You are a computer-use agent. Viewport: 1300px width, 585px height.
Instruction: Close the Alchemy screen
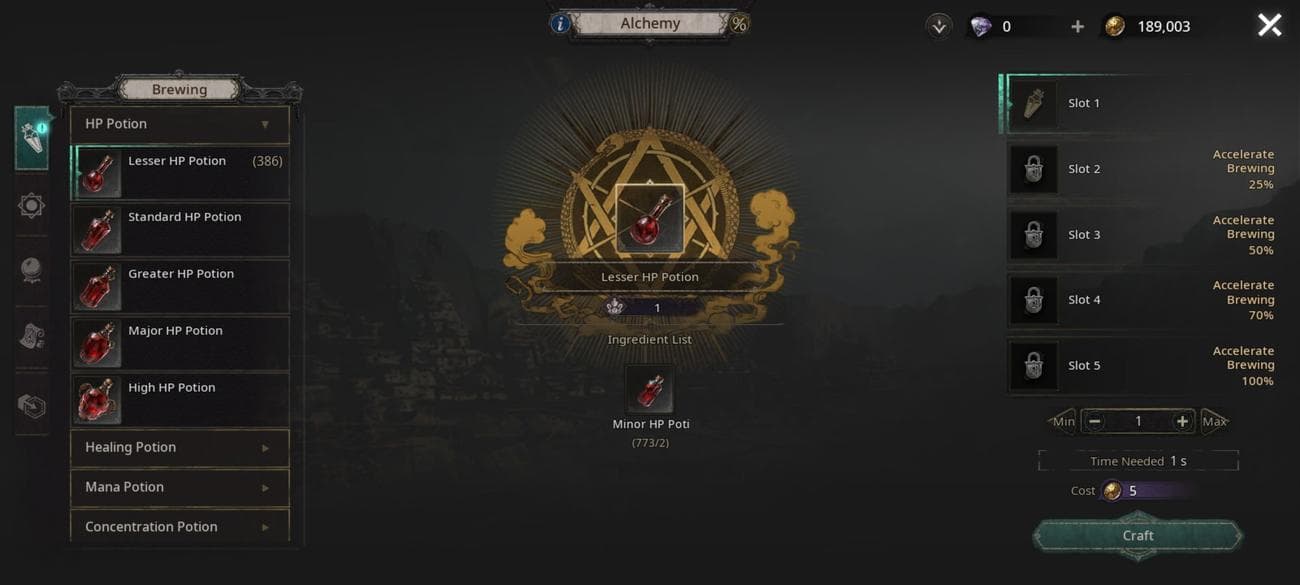point(1269,26)
